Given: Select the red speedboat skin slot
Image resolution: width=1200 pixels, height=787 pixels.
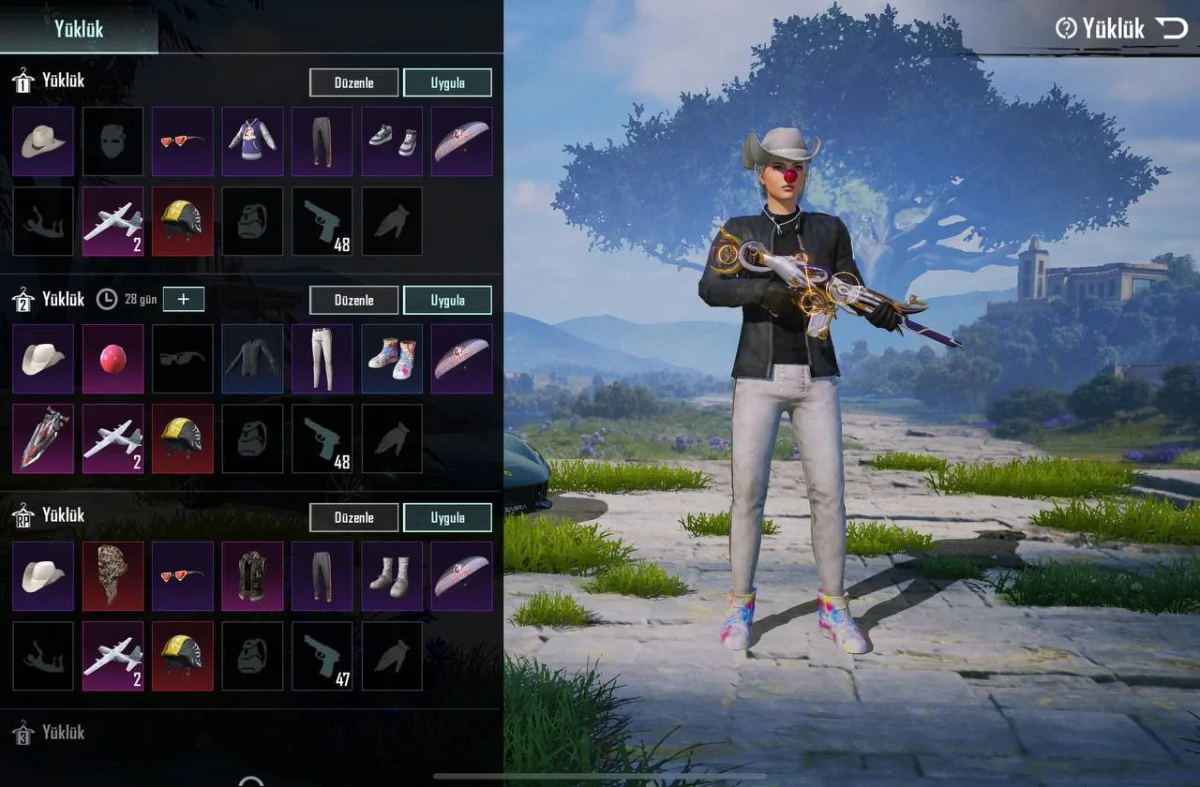Looking at the screenshot, I should (43, 438).
